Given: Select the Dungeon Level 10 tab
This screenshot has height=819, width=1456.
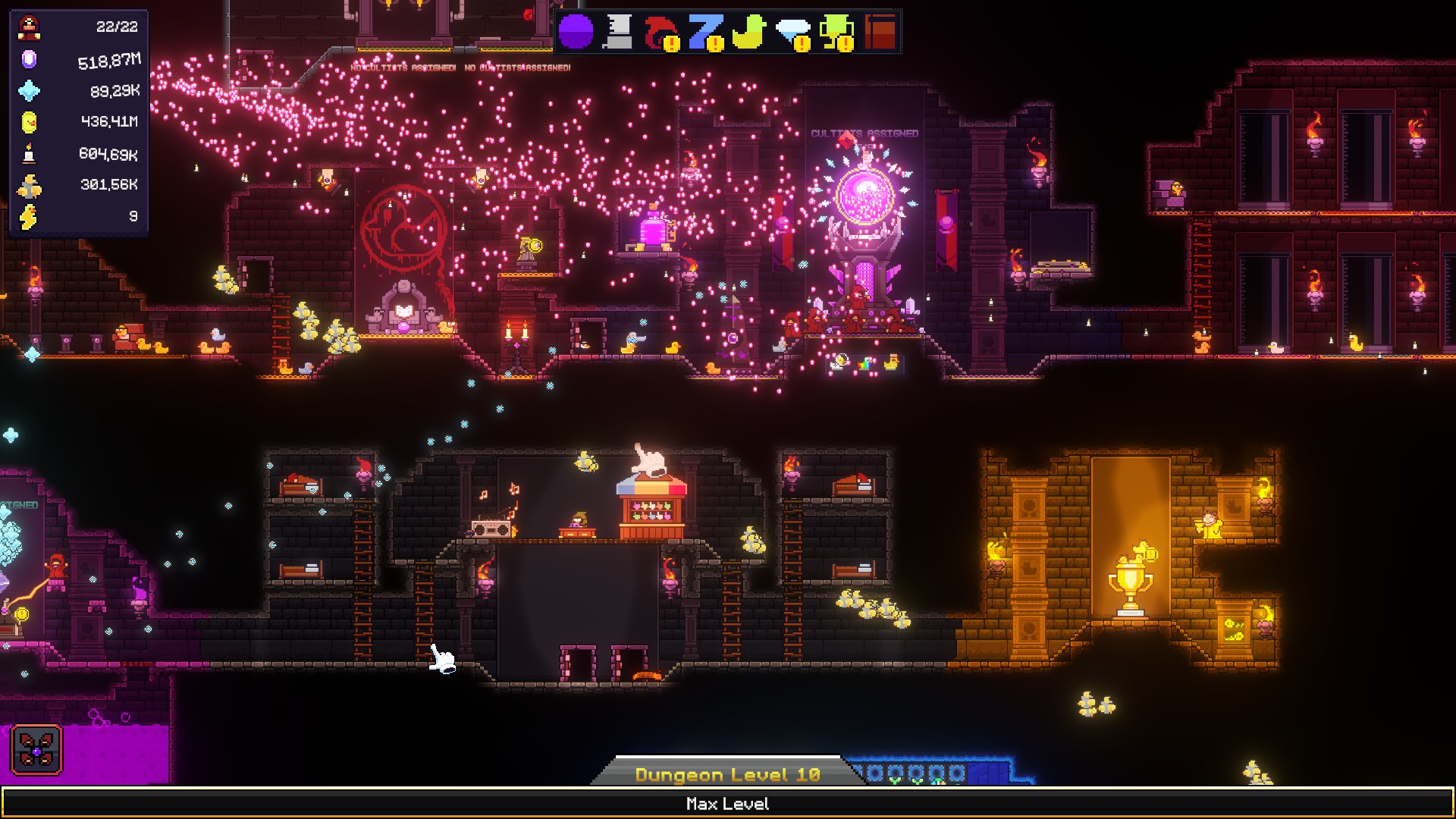Looking at the screenshot, I should click(x=727, y=774).
